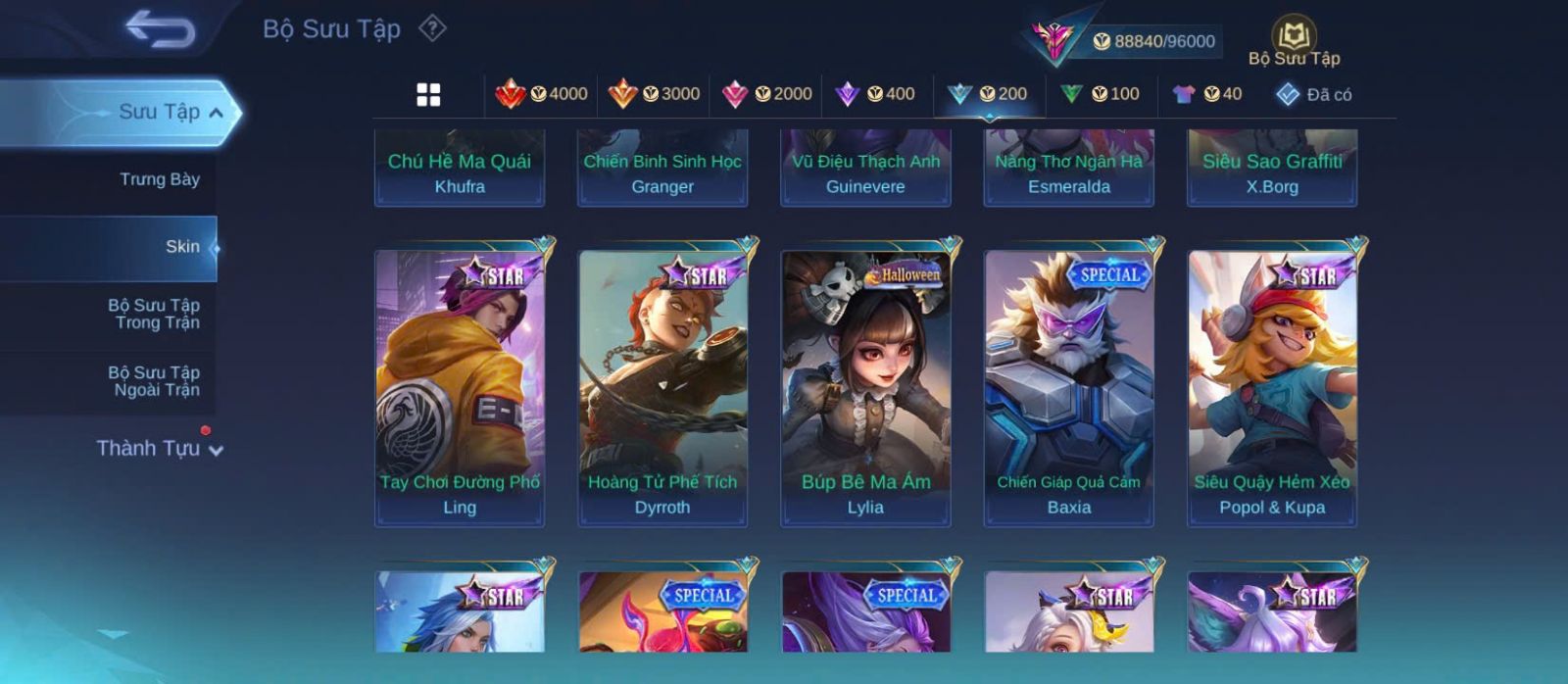The image size is (1568, 684).
Task: View Baxia's Chiến Giáp Quả Cảm skin
Action: click(x=1068, y=387)
